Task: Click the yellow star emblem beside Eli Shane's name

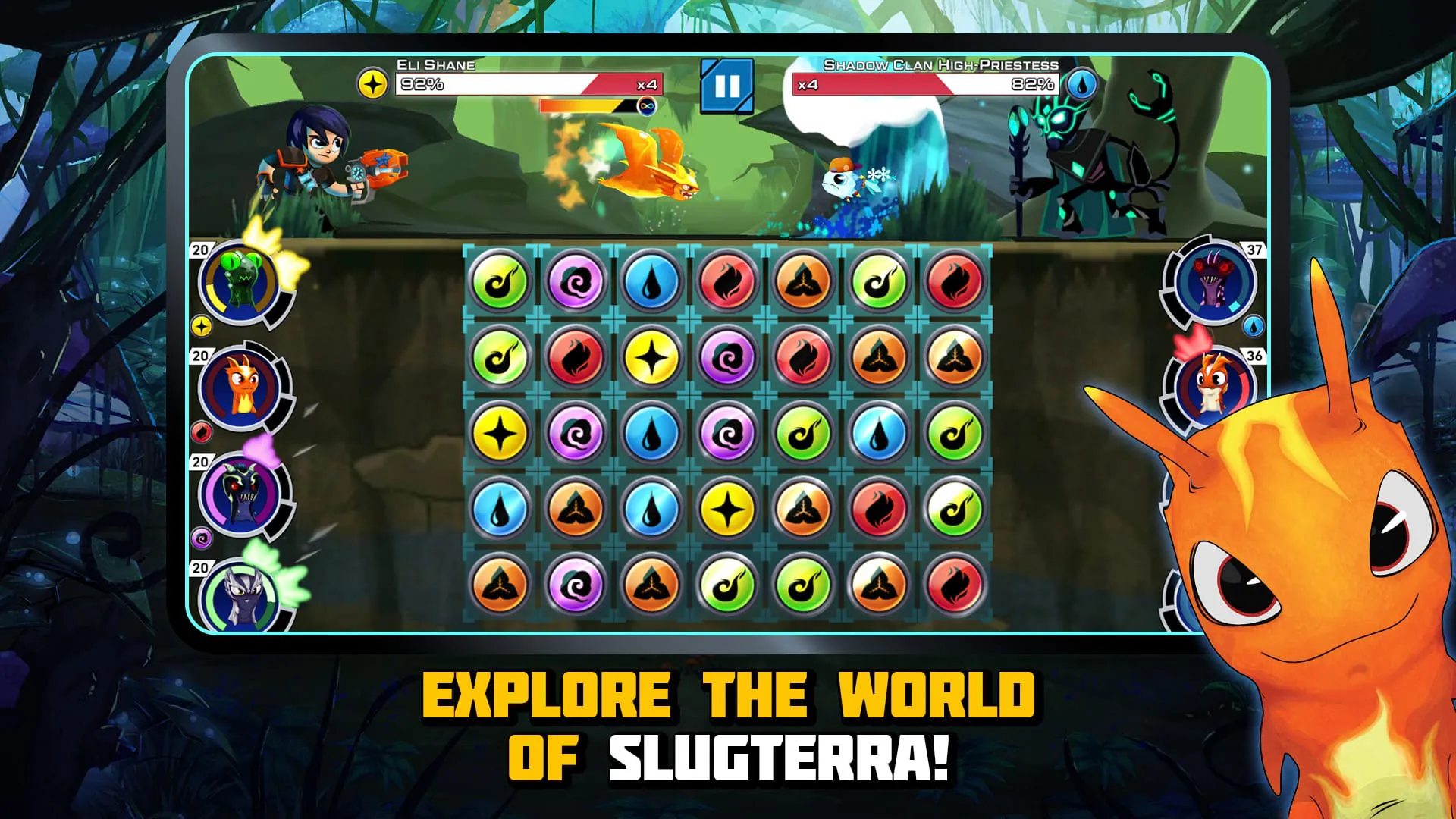Action: click(x=373, y=83)
